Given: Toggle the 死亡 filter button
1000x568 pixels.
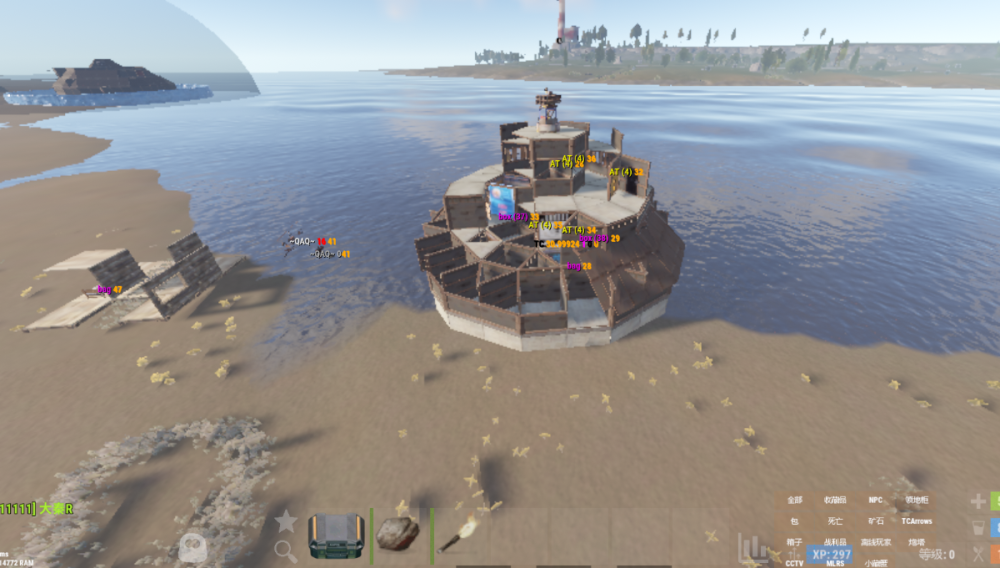Looking at the screenshot, I should [x=835, y=521].
